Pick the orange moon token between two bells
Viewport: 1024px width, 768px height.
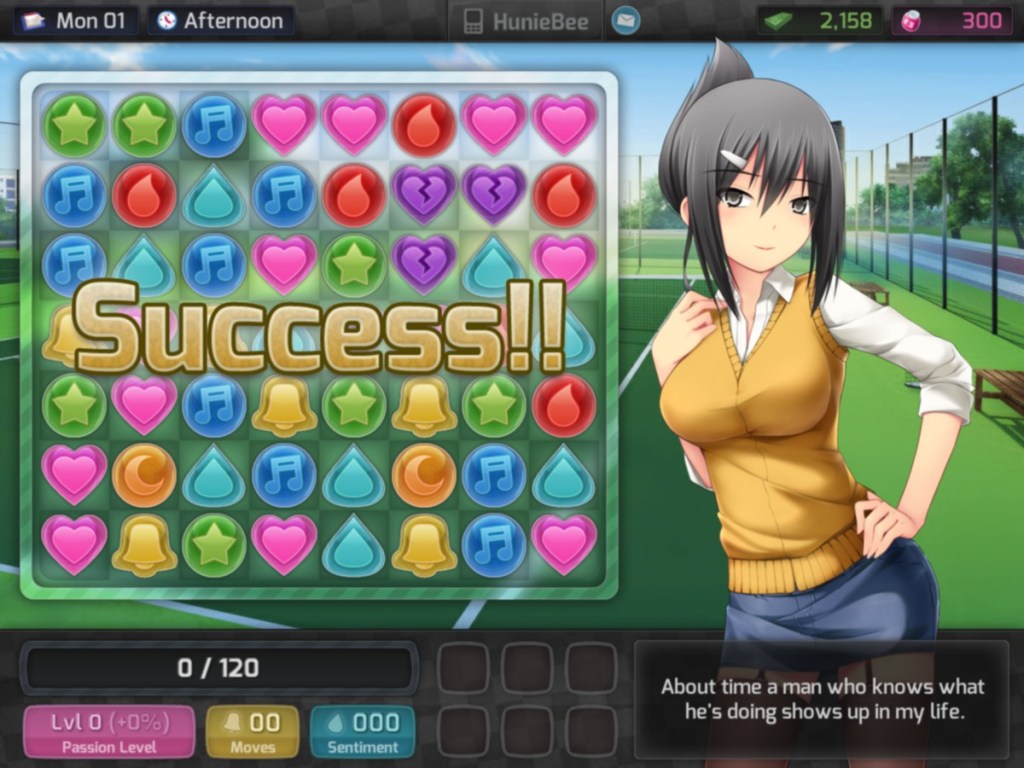coord(424,474)
